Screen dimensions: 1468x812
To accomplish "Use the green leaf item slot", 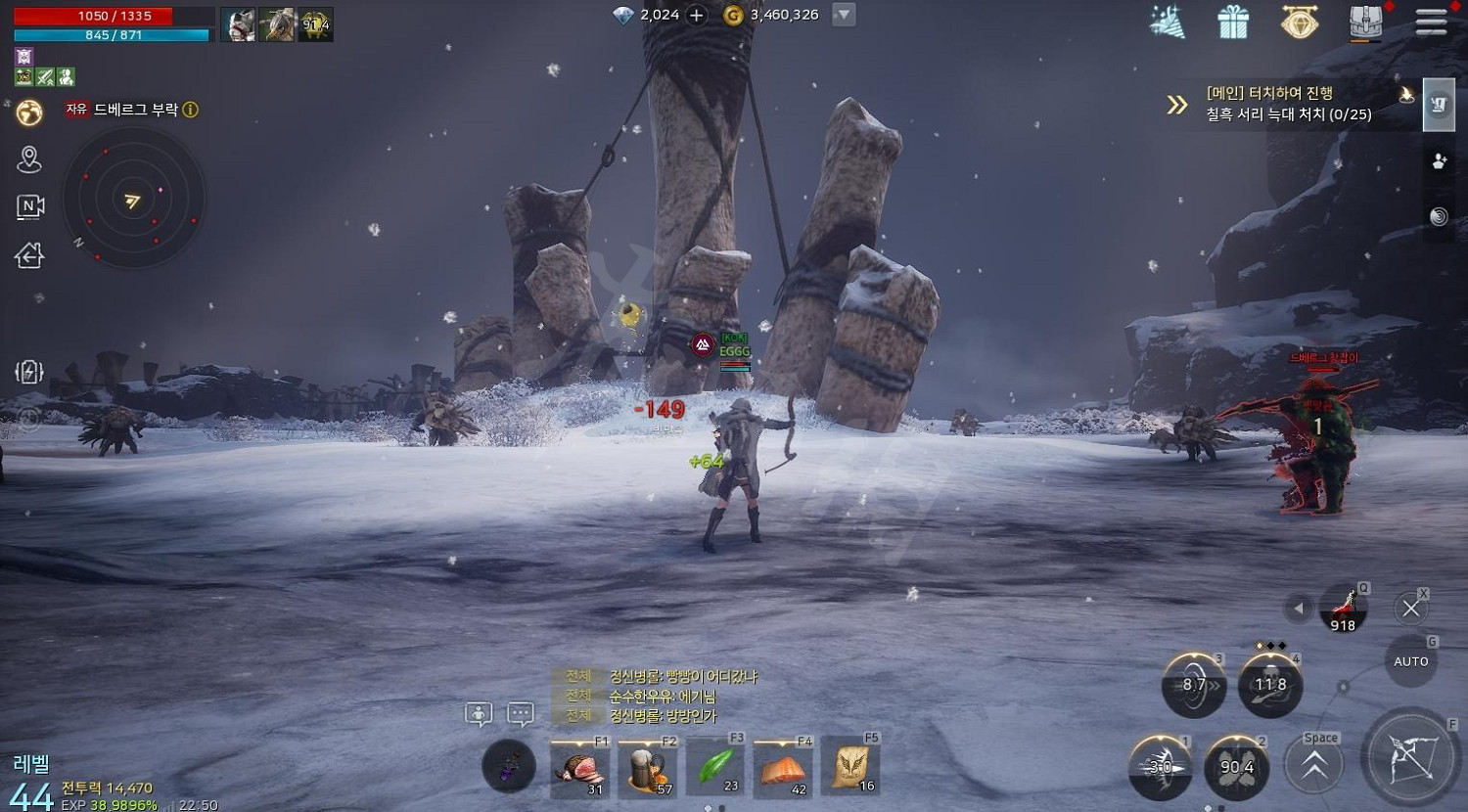I will pos(715,766).
